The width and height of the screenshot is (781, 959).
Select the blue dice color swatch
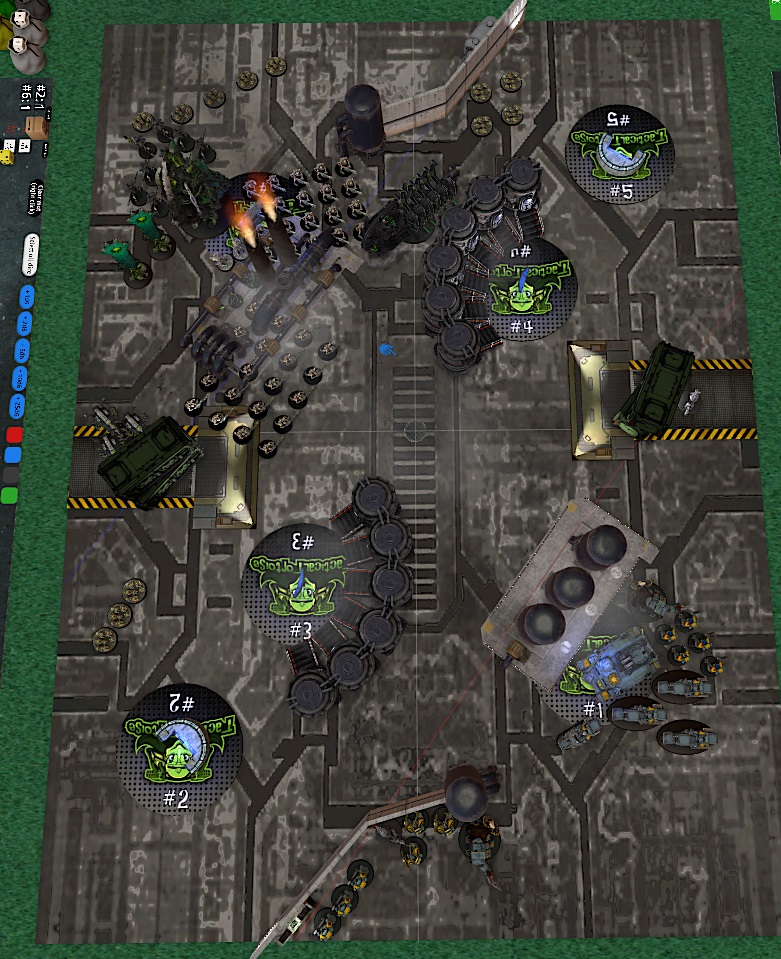click(12, 455)
